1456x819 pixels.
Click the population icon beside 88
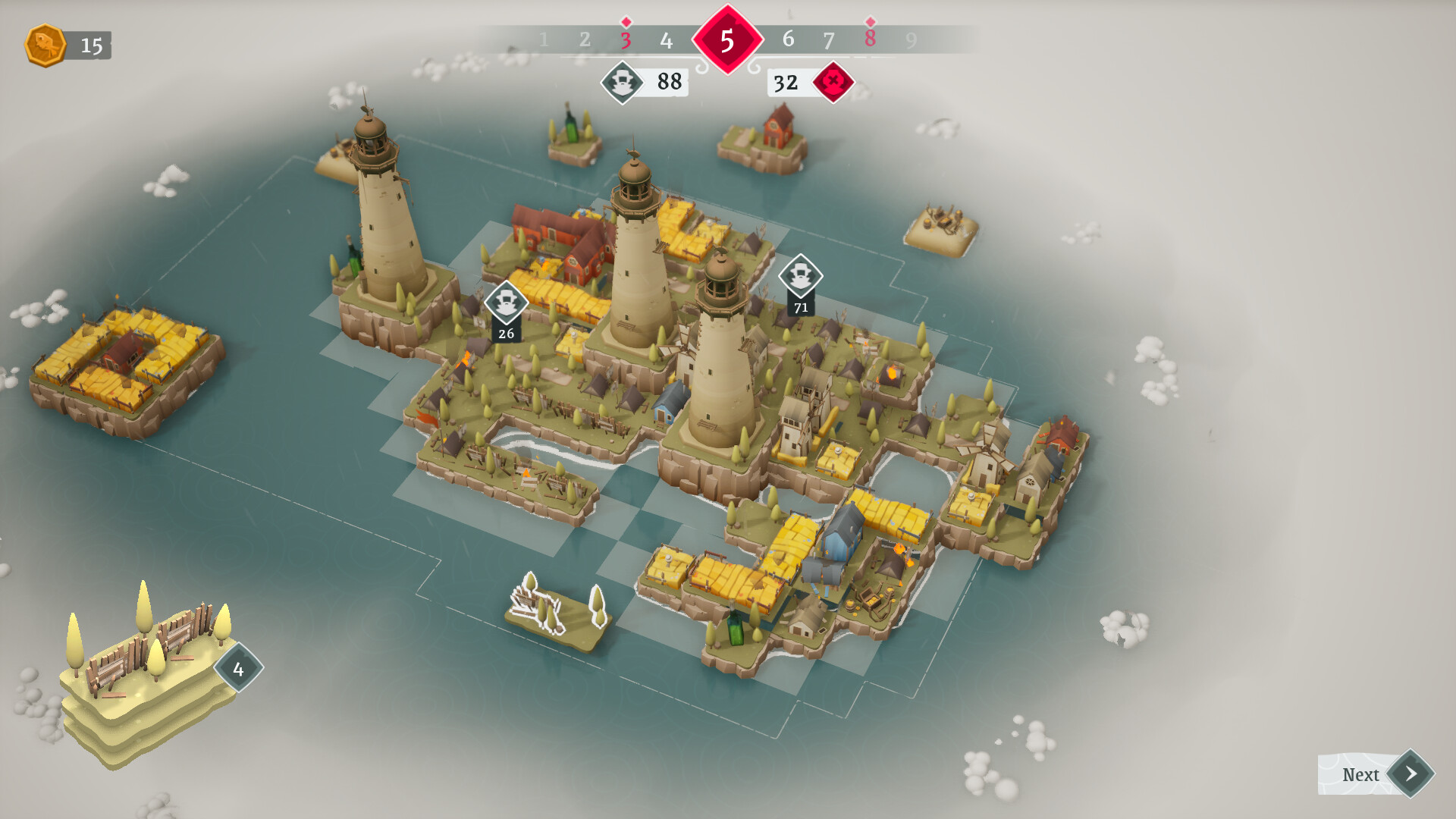[x=623, y=82]
